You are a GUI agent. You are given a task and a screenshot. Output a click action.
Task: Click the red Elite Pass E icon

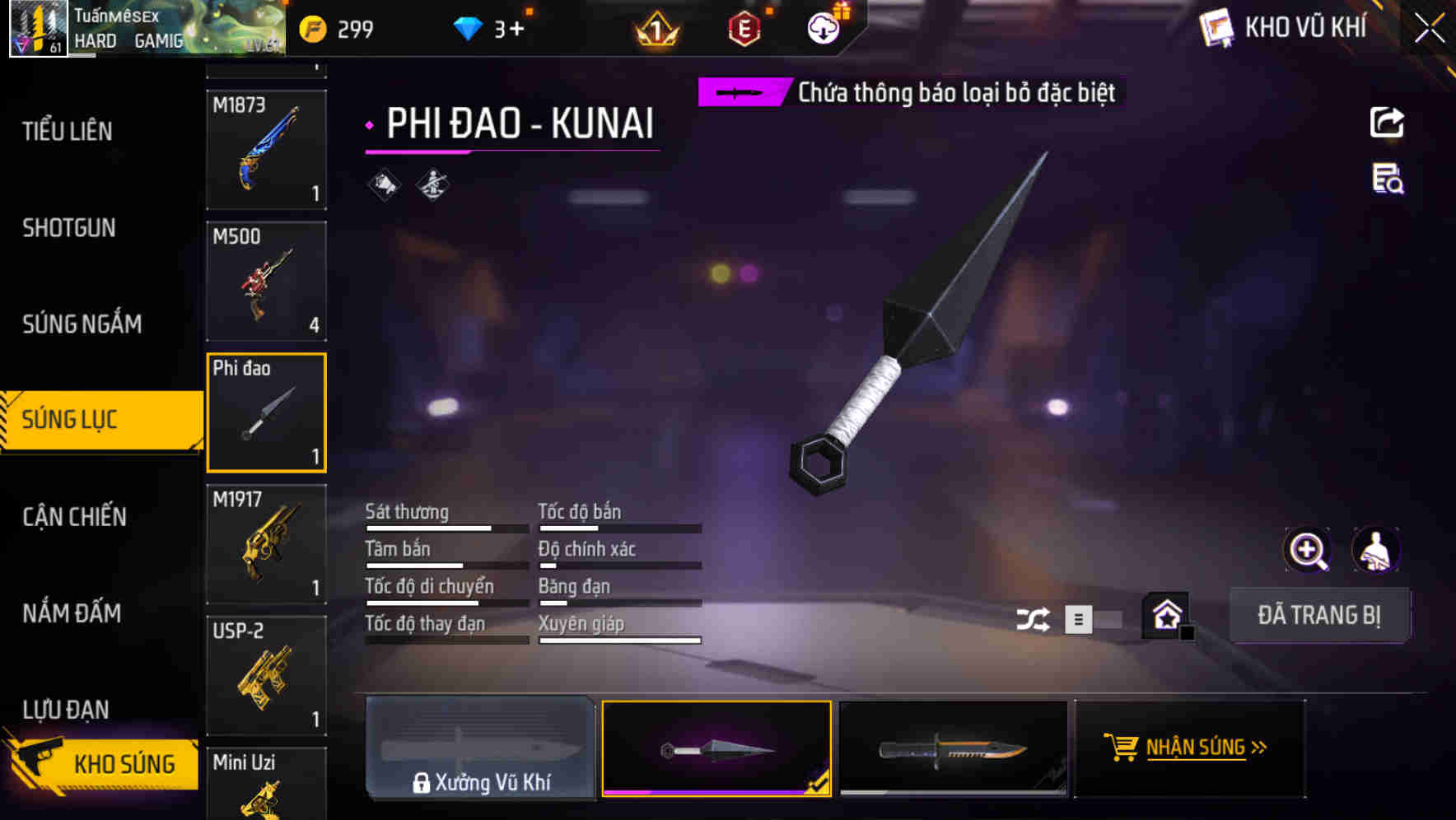pos(744,29)
